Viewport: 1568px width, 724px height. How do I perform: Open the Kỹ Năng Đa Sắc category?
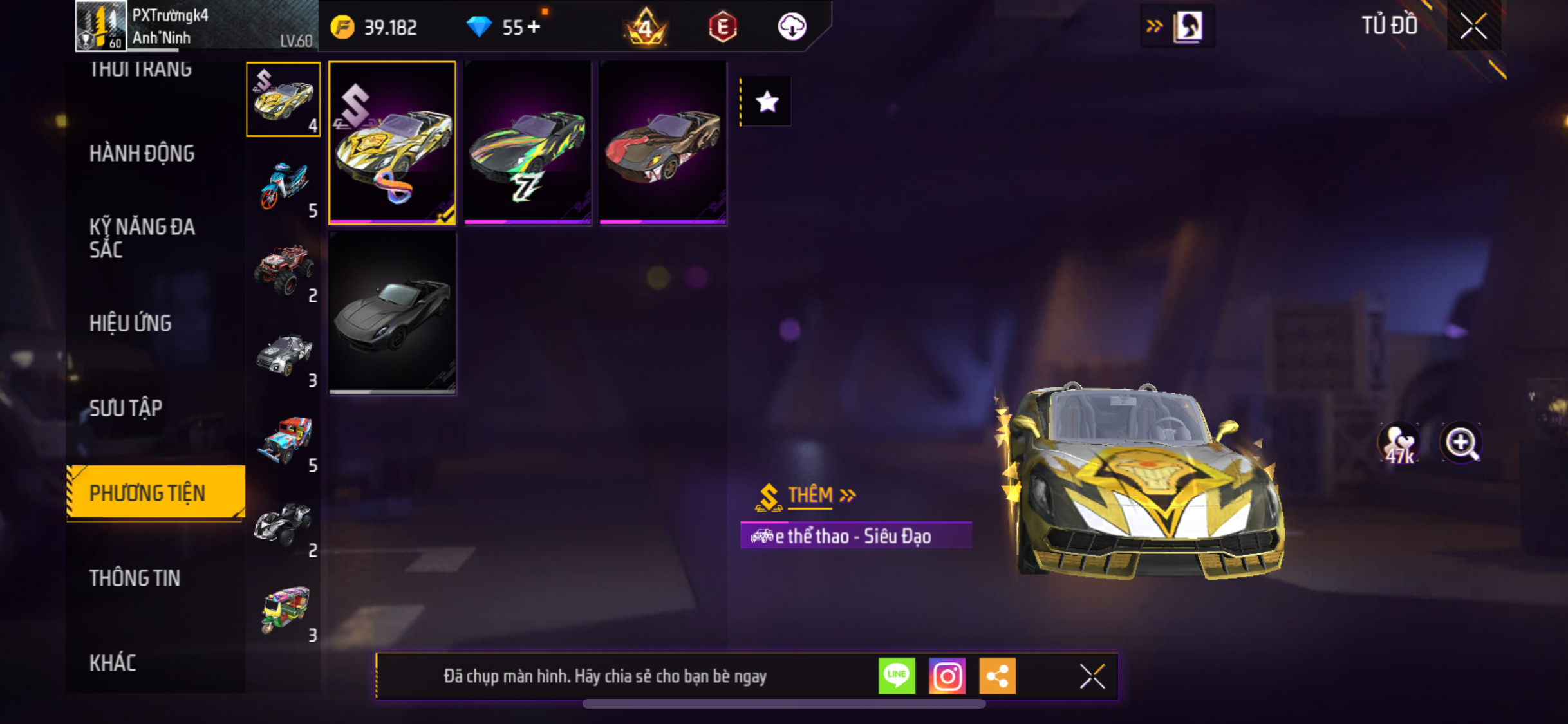(x=142, y=237)
